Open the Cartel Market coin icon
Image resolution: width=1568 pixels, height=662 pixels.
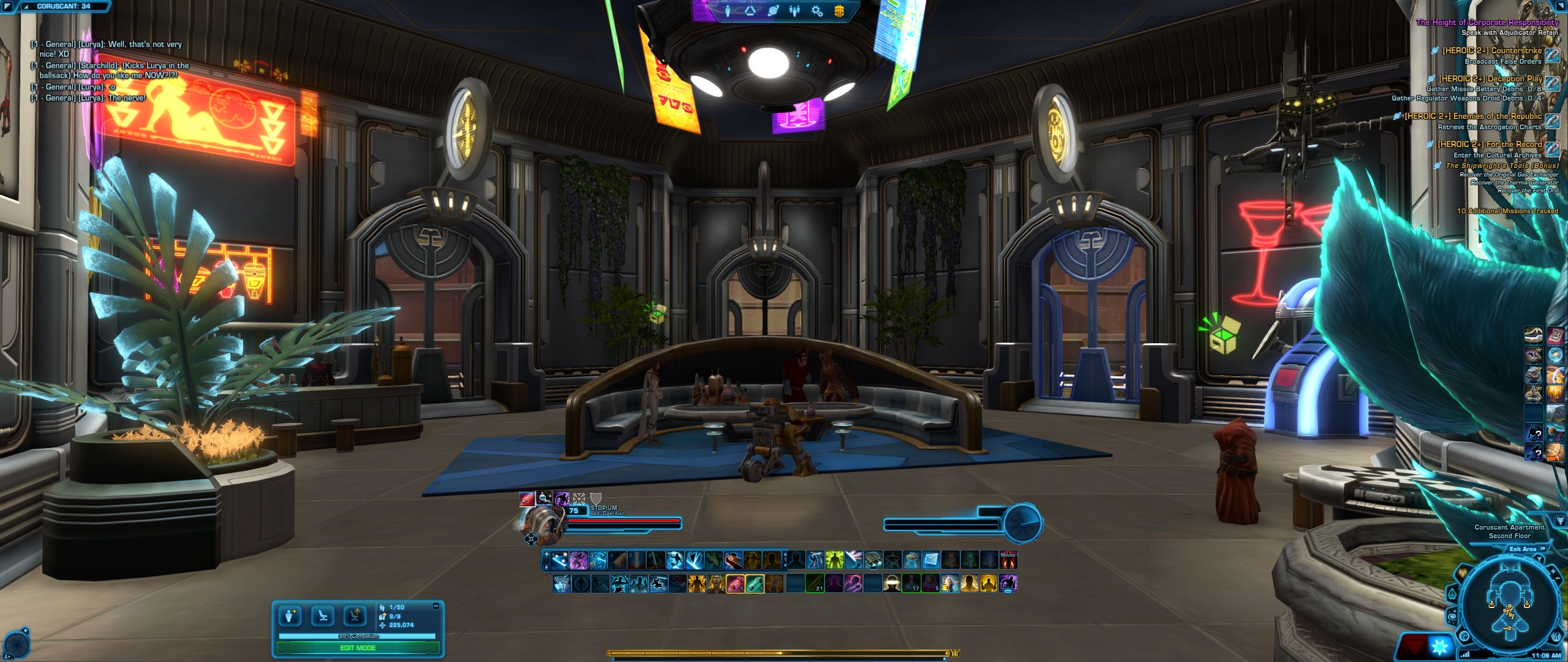(839, 10)
